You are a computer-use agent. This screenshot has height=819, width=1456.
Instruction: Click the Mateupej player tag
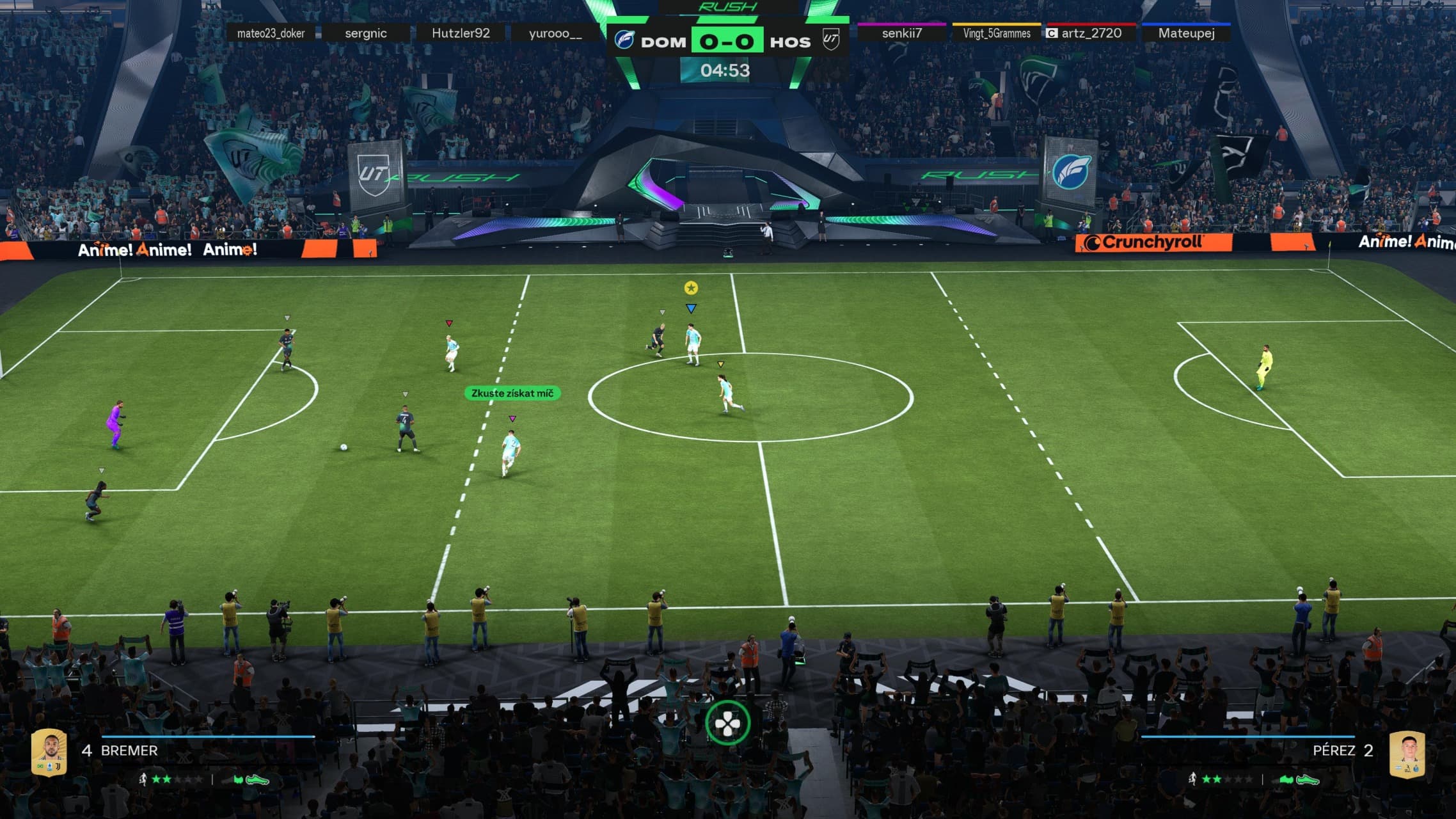tap(1186, 33)
